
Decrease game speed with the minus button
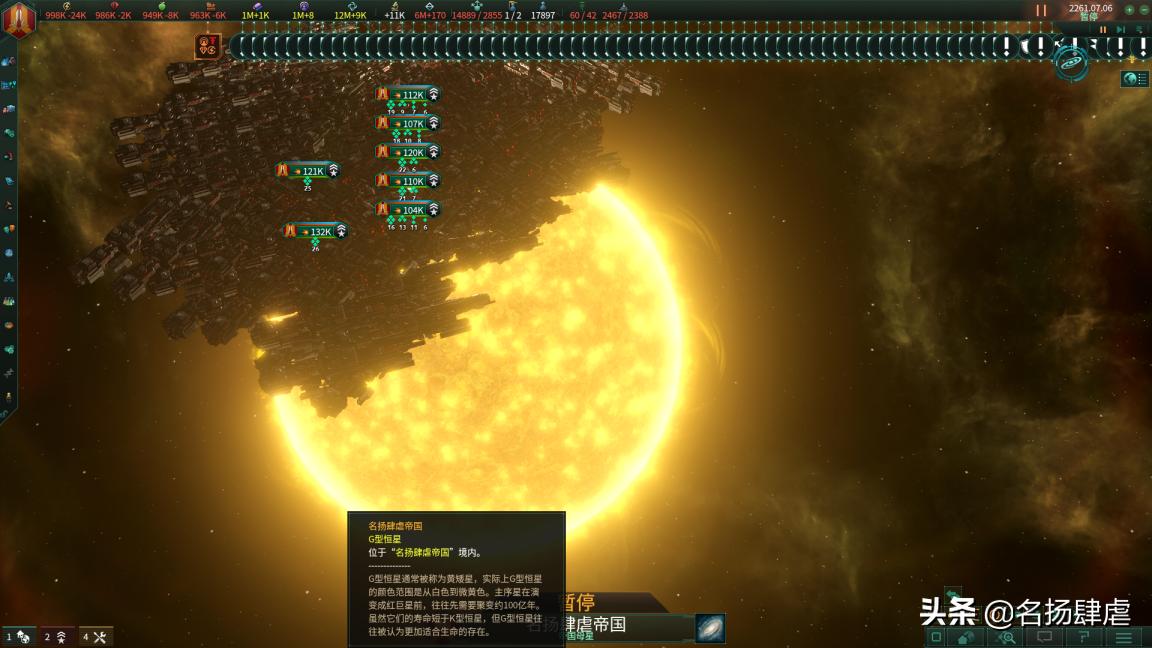click(x=1144, y=10)
